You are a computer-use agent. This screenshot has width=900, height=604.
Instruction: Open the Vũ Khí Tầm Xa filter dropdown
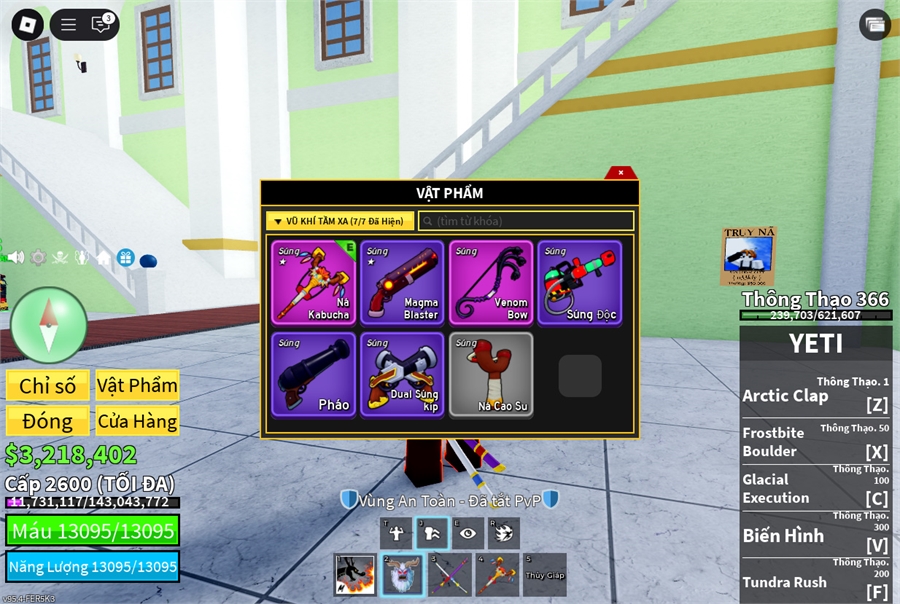[x=340, y=221]
